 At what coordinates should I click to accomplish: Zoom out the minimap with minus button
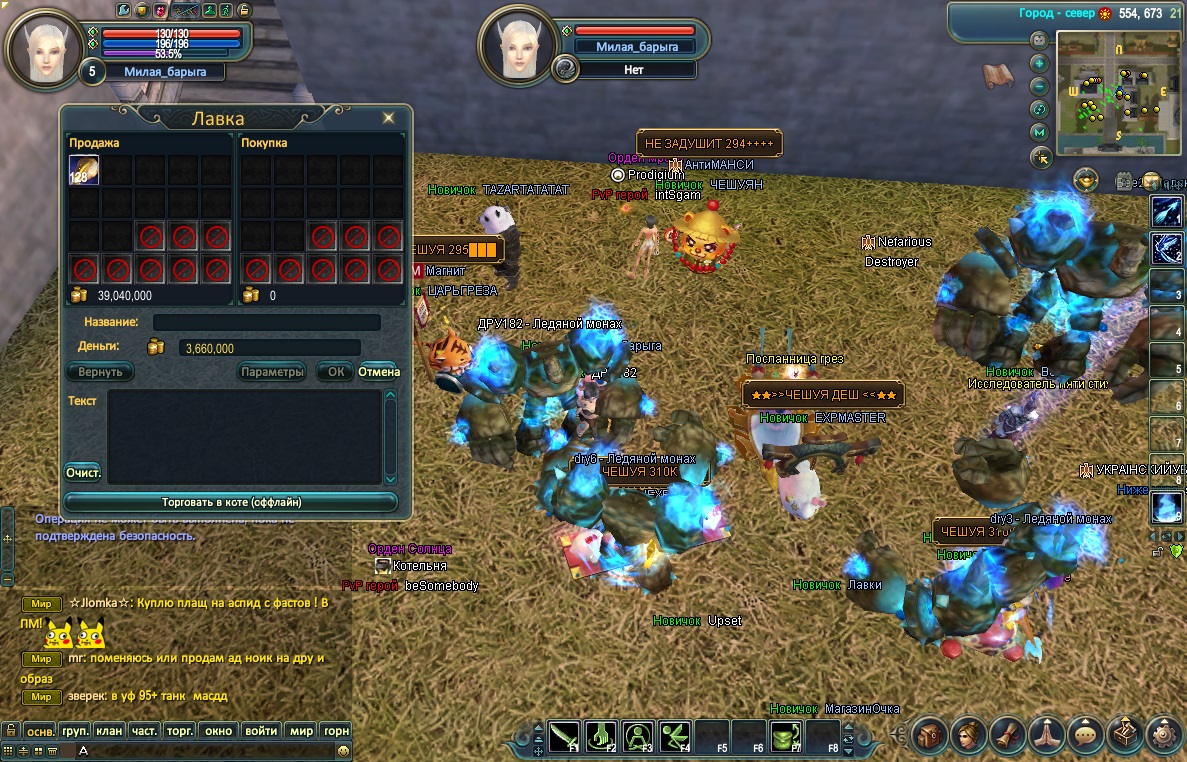(x=1040, y=85)
